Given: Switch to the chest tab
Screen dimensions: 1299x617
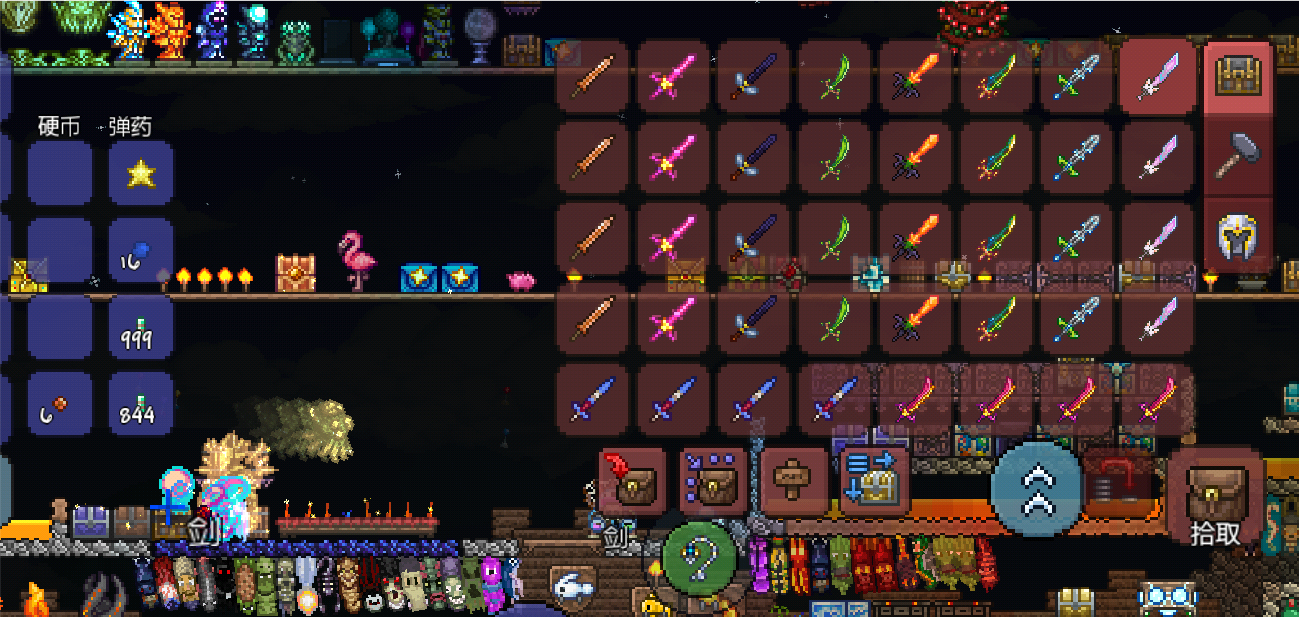Looking at the screenshot, I should pos(1238,77).
